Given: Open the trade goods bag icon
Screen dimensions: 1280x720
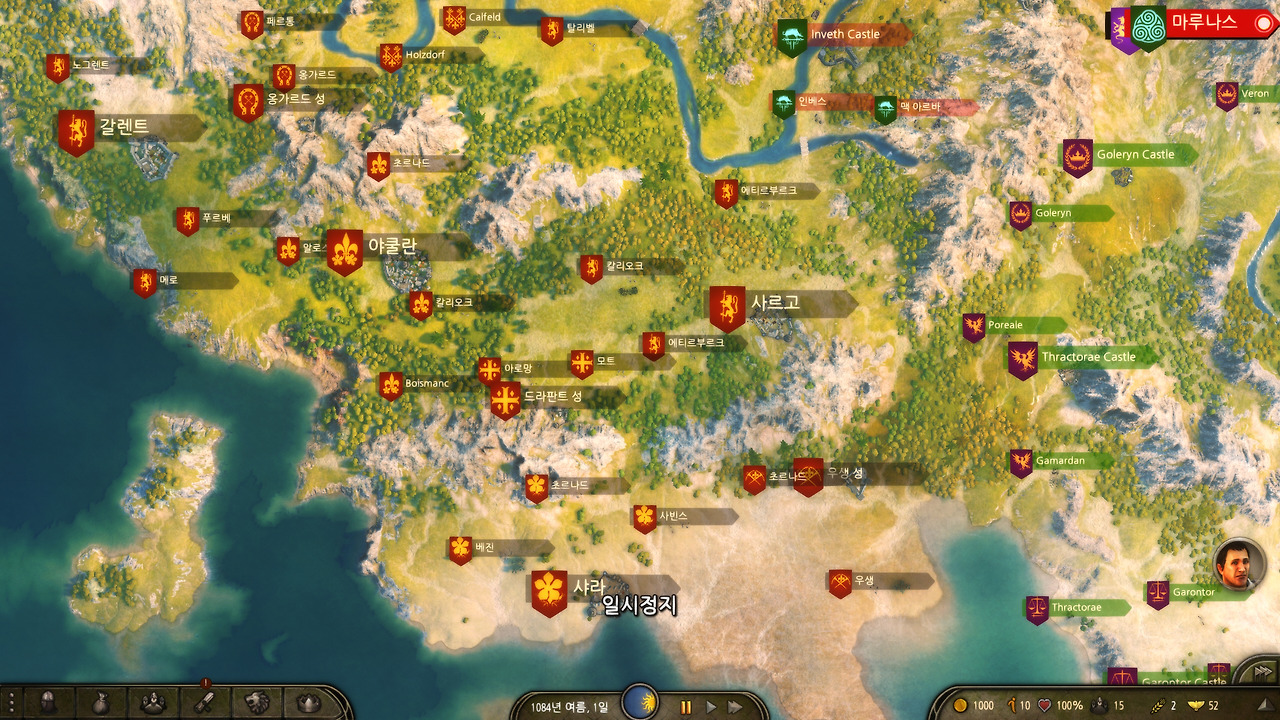Looking at the screenshot, I should pos(100,702).
